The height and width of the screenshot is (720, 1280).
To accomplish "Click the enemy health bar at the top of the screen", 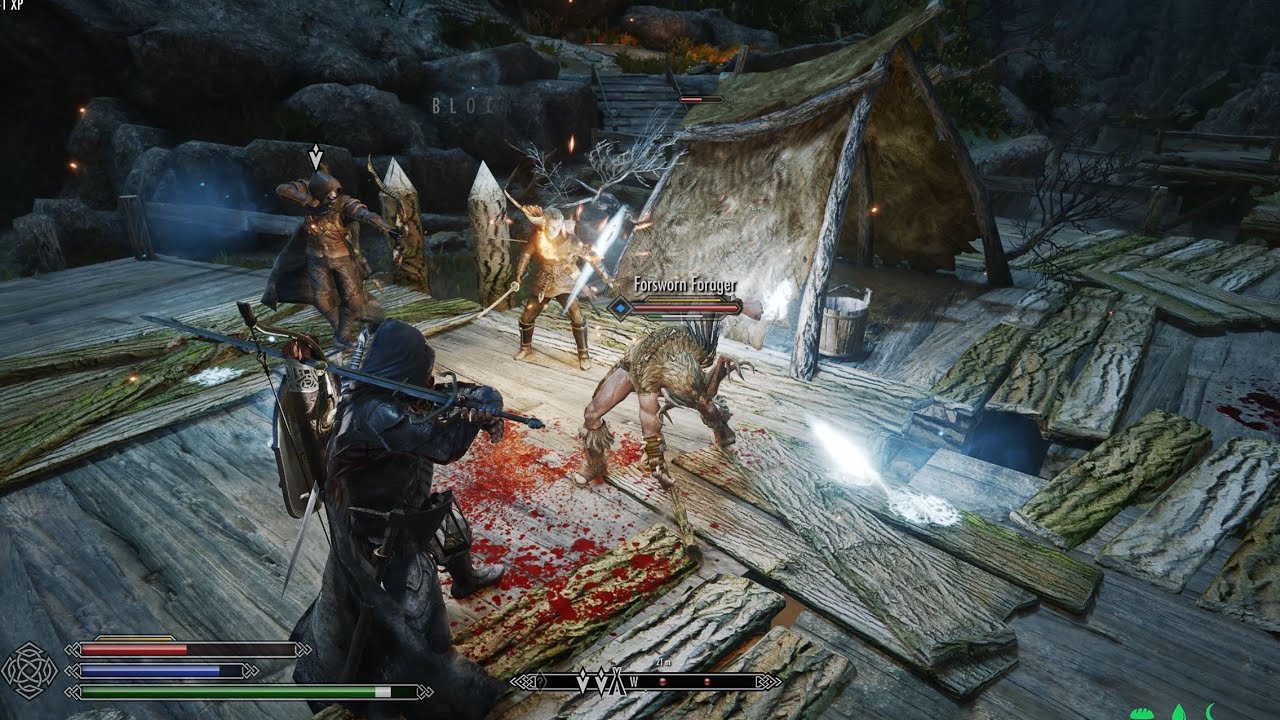I will point(700,100).
